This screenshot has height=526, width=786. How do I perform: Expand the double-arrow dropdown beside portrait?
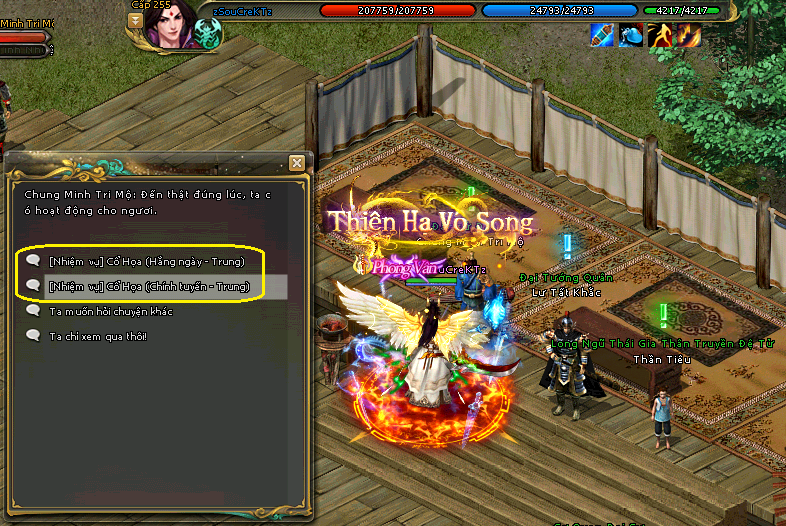tap(135, 18)
